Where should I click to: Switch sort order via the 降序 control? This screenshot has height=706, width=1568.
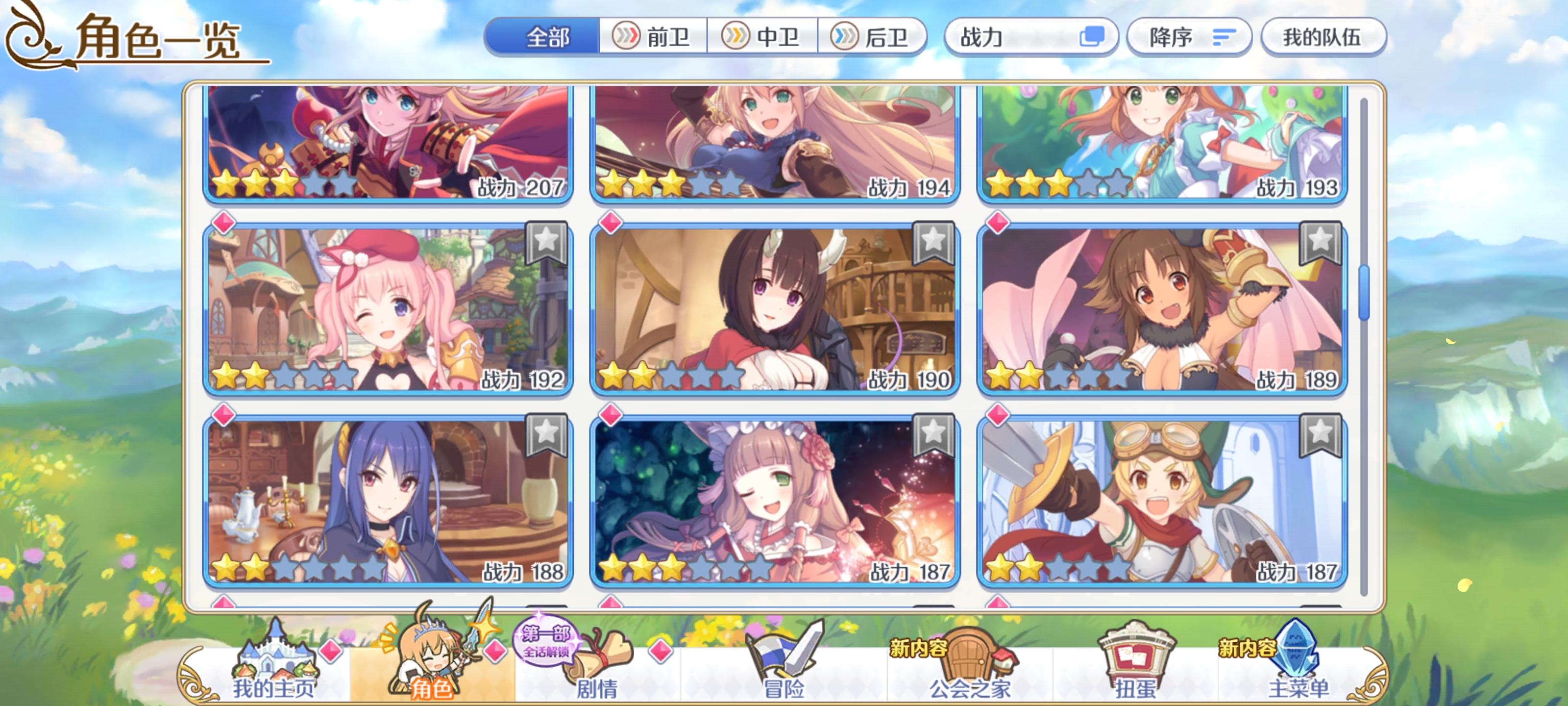click(x=1190, y=38)
